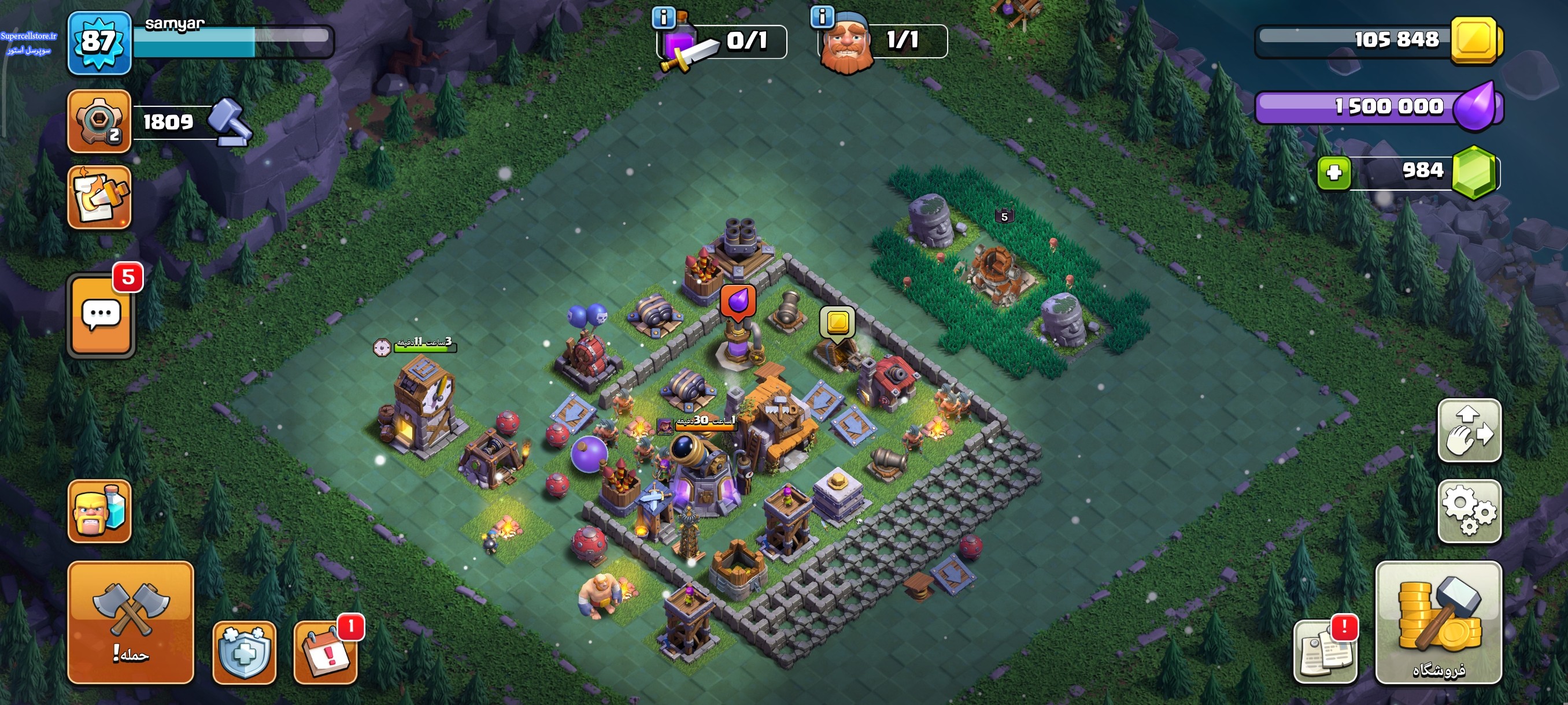Open the layout editor hand button
Image resolution: width=1568 pixels, height=705 pixels.
pos(1469,430)
